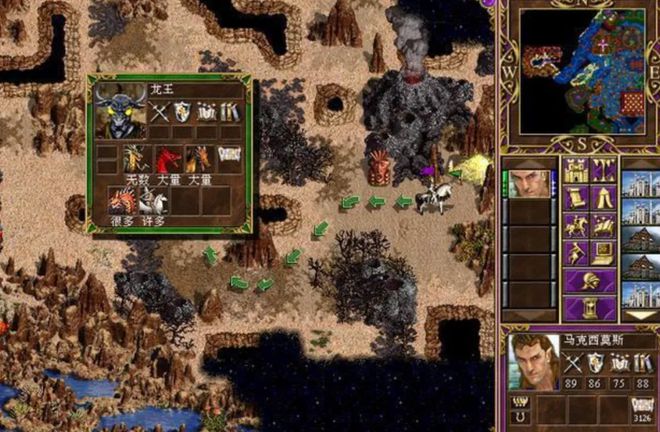
Task: End the turn with the hourglass button
Action: click(x=589, y=307)
